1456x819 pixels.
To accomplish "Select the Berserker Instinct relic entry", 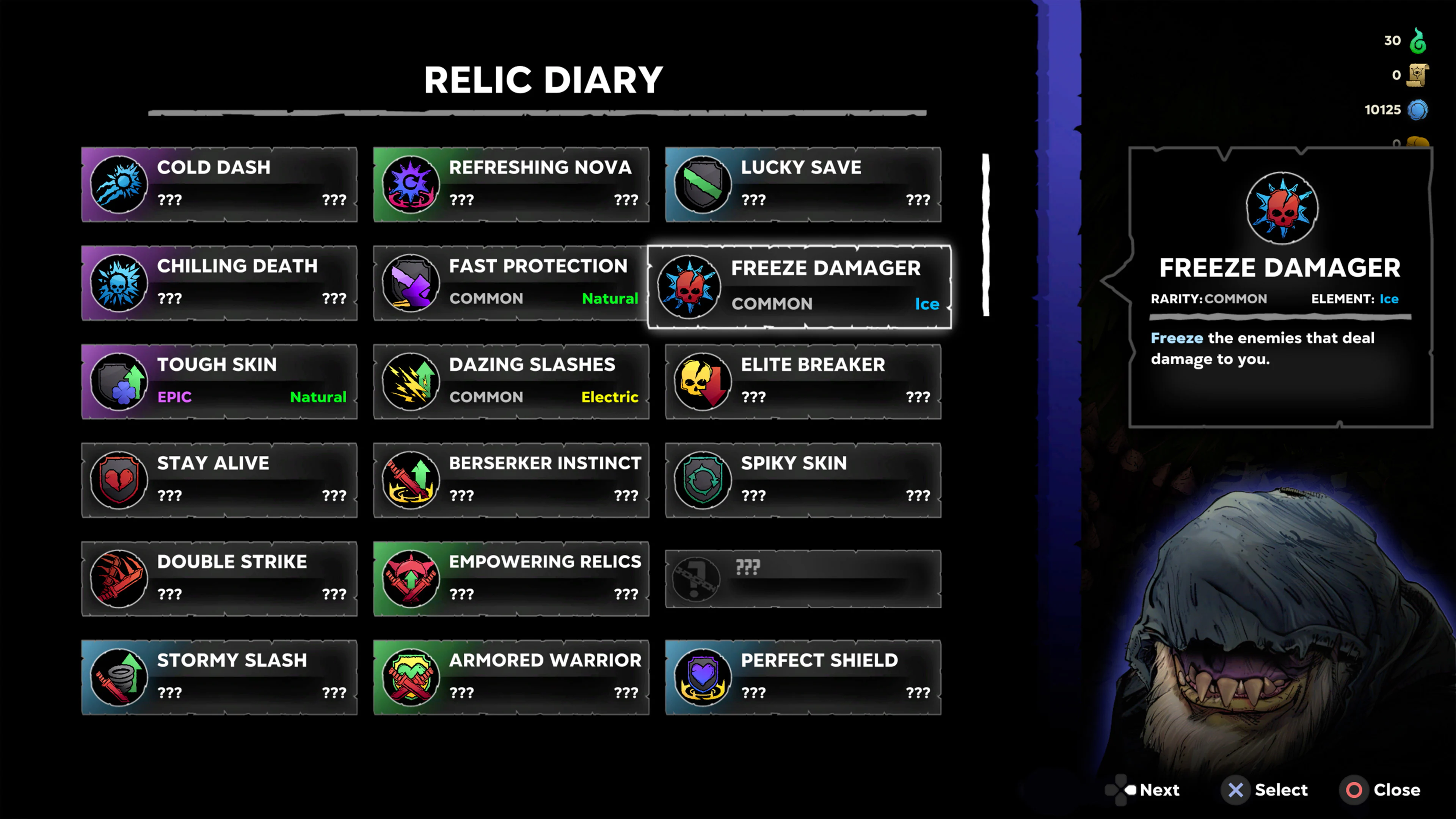I will [x=511, y=480].
